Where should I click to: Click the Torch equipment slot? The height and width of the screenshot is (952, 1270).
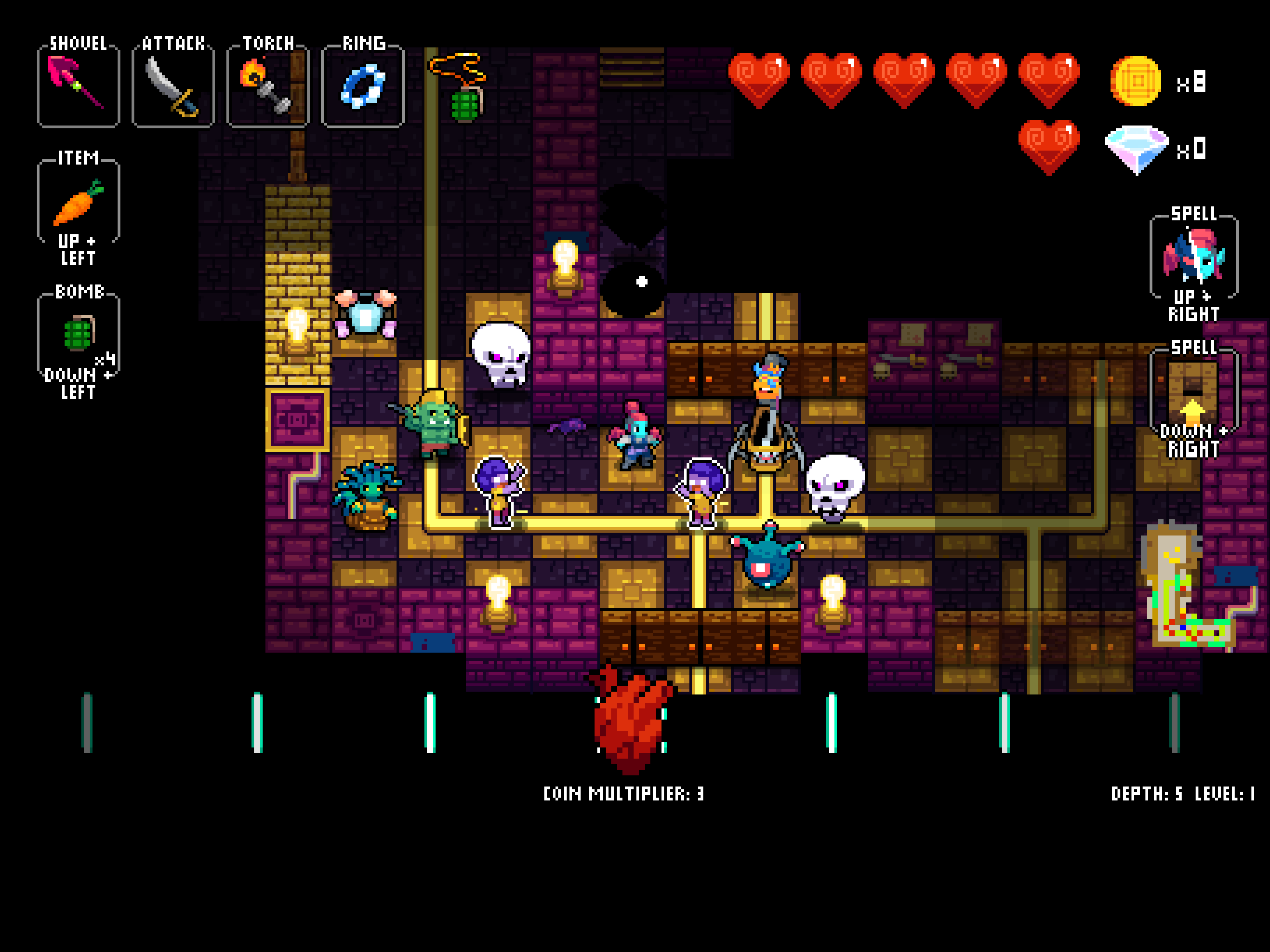coord(268,86)
